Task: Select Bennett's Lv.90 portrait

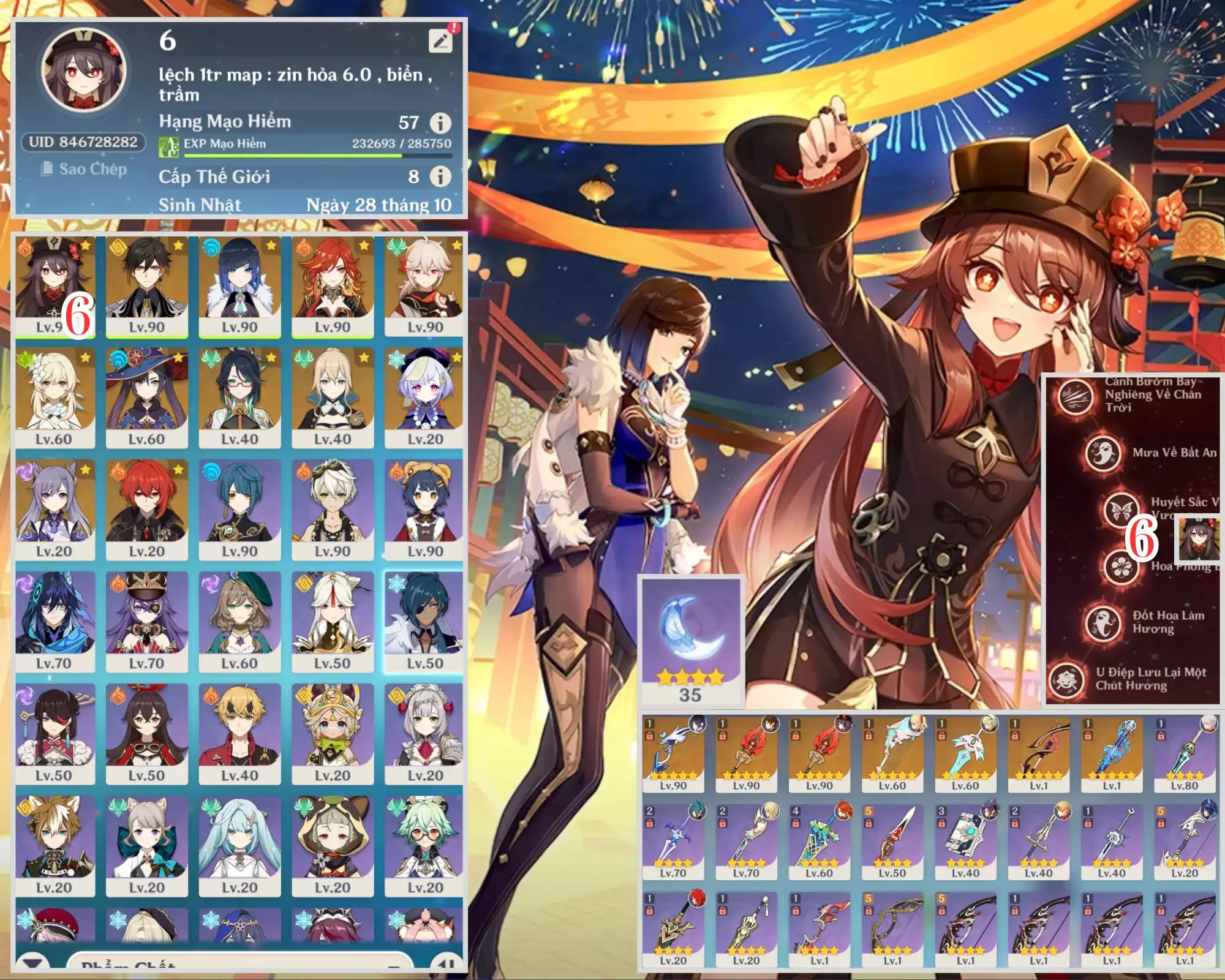Action: (333, 510)
